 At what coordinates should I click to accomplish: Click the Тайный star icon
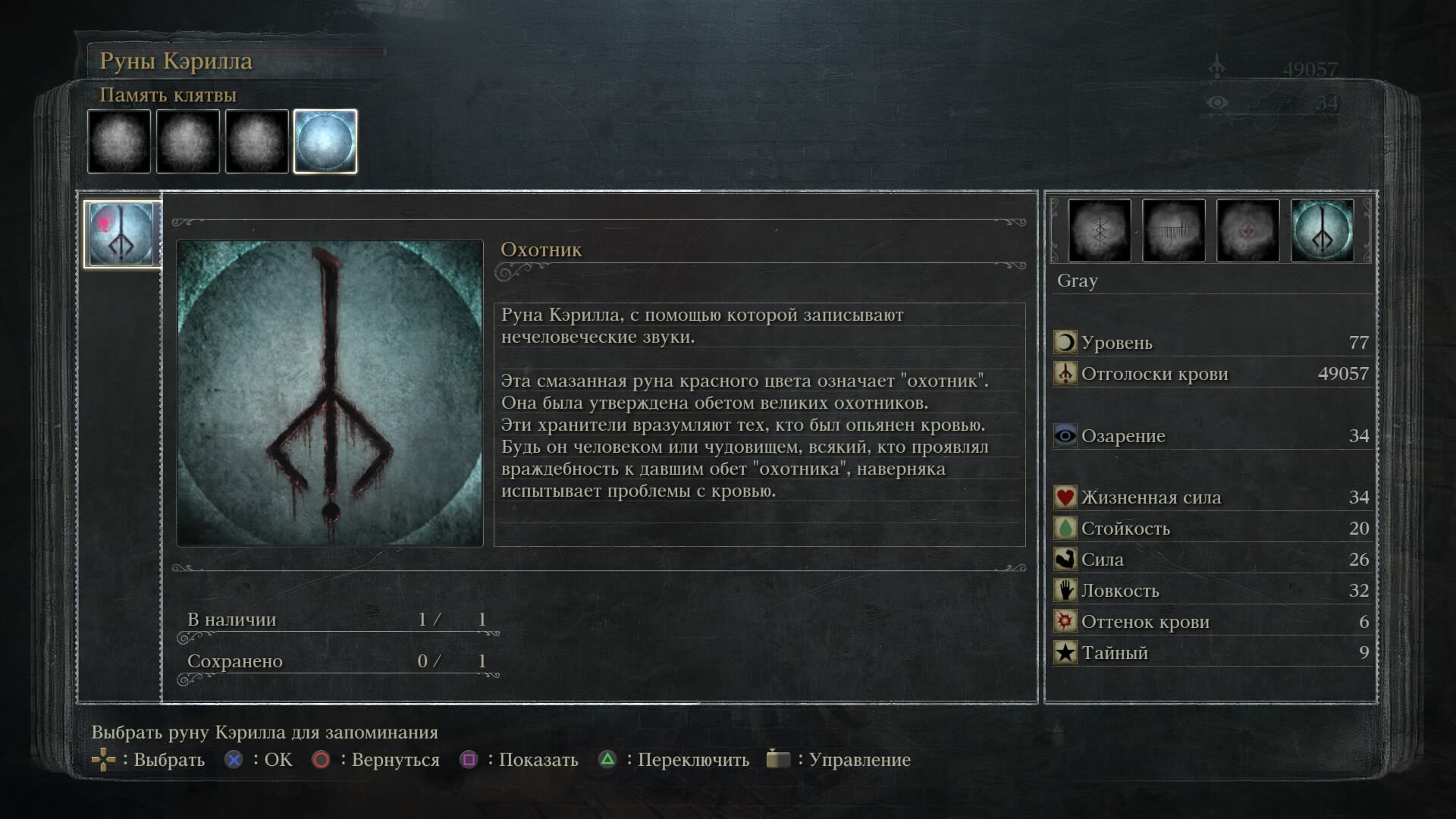pos(1065,652)
